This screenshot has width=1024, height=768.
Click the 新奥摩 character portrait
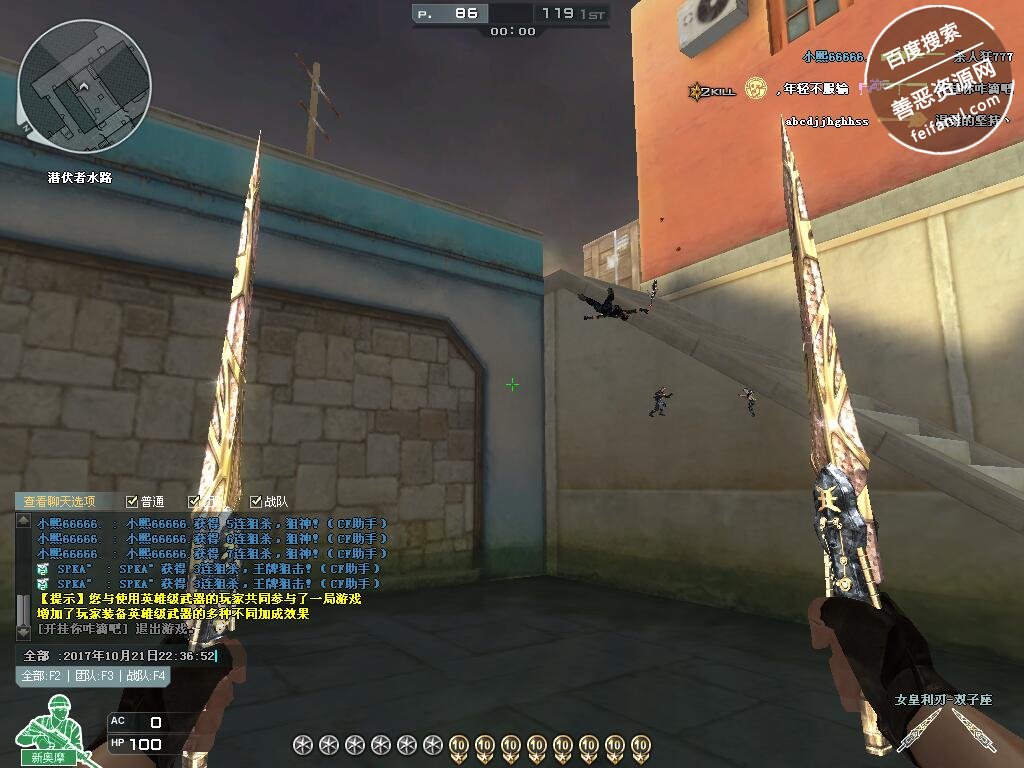click(x=45, y=737)
